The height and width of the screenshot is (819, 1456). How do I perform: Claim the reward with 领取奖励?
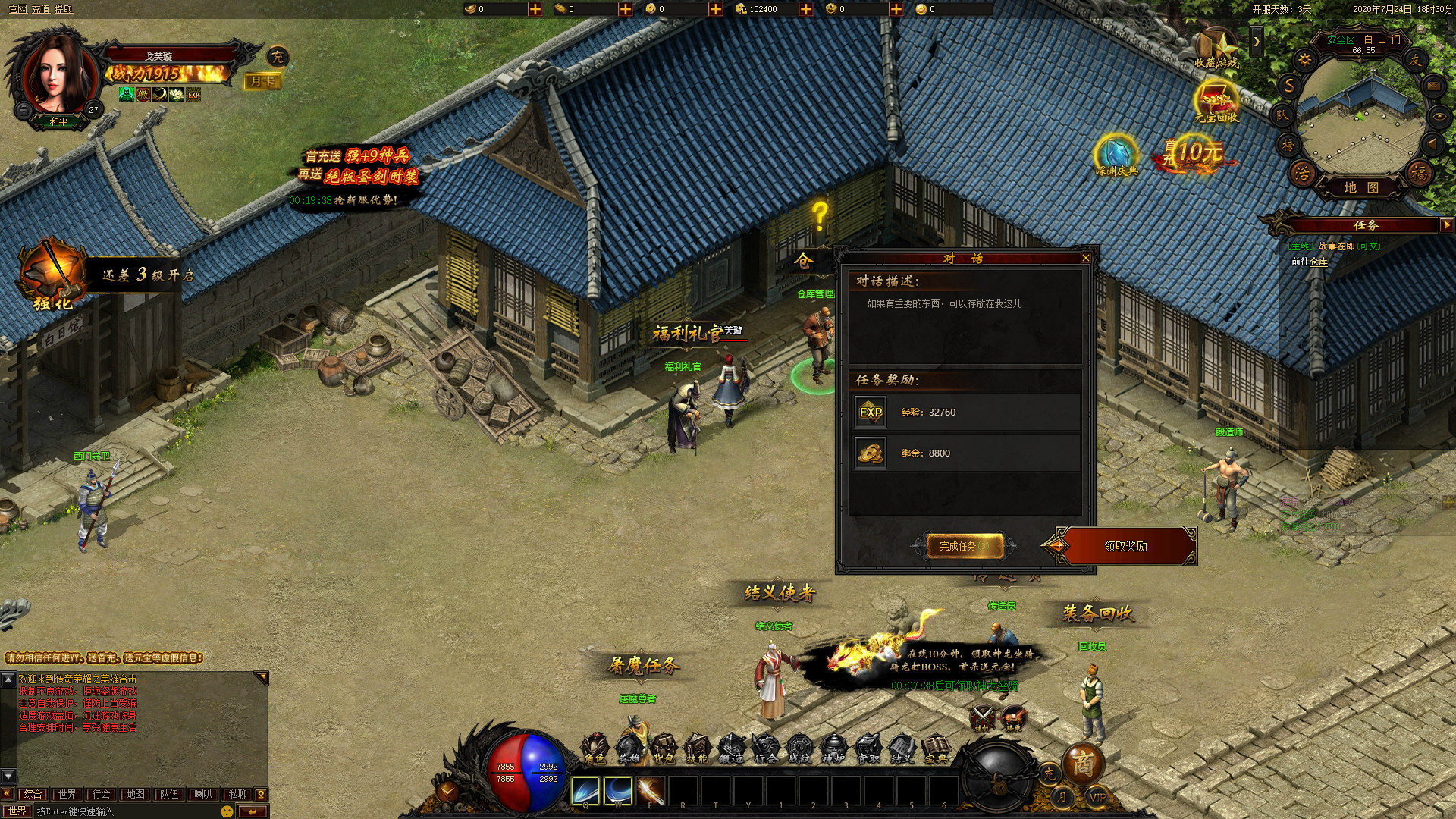pyautogui.click(x=1125, y=546)
